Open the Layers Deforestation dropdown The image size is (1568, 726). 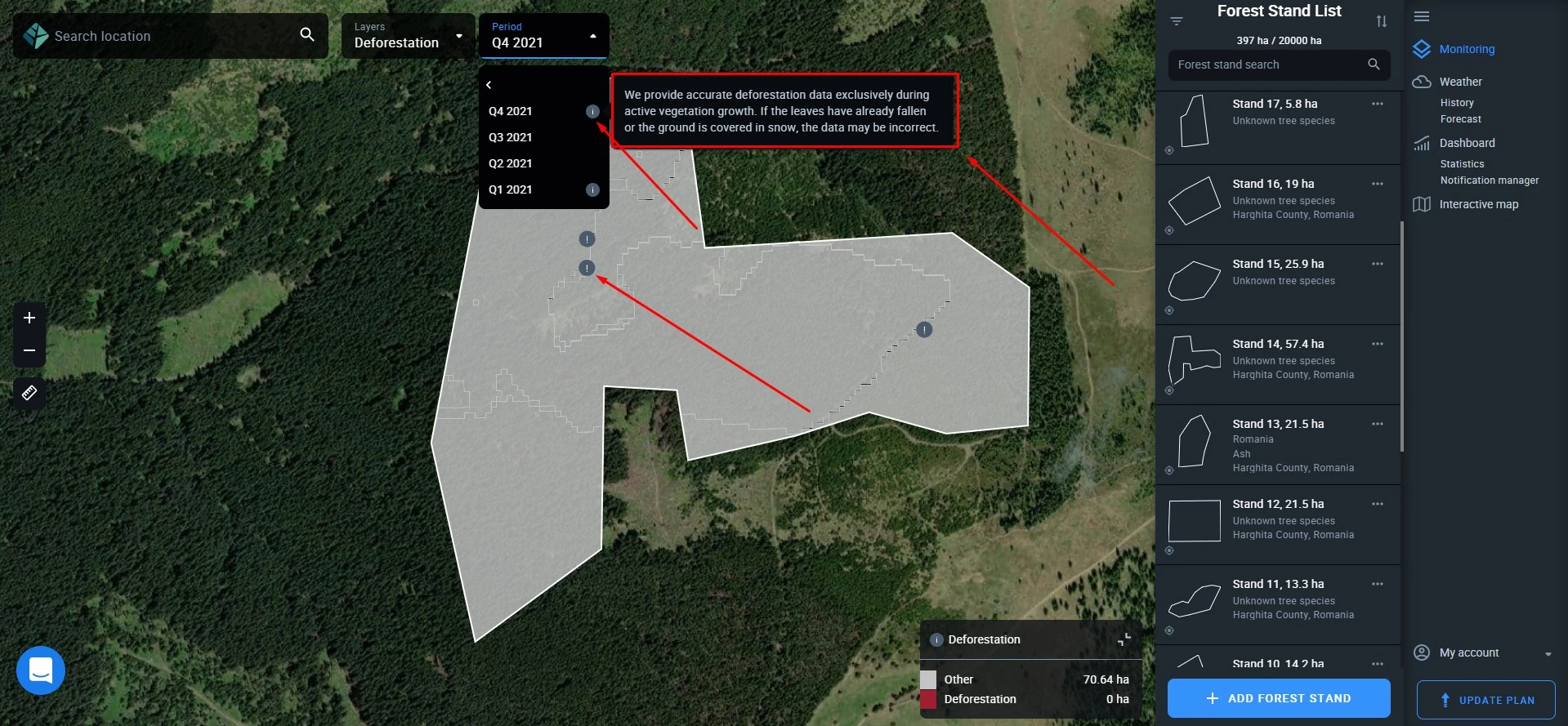pyautogui.click(x=408, y=36)
